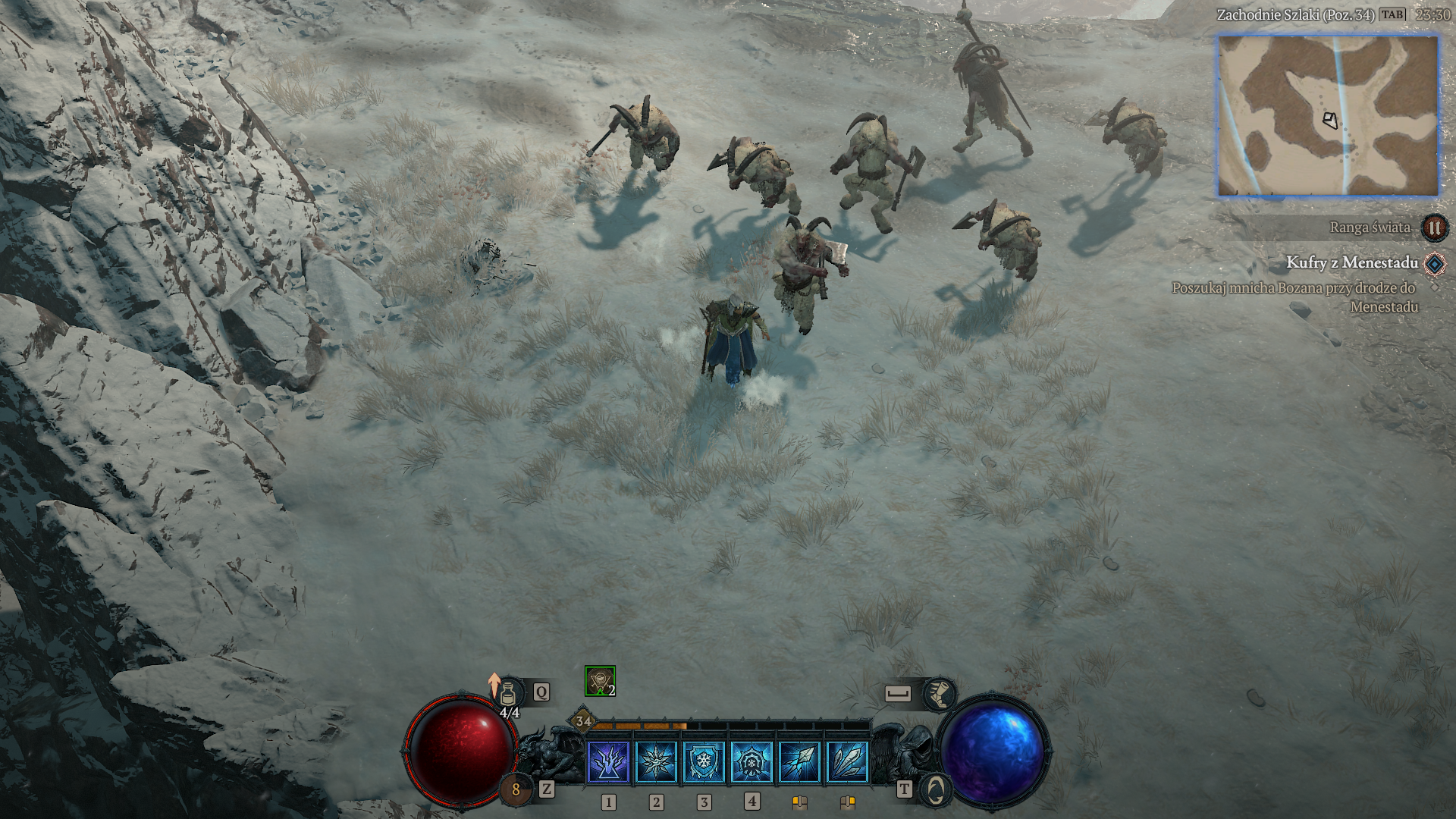
Task: Cast the triple ice shards skill
Action: pyautogui.click(x=847, y=761)
